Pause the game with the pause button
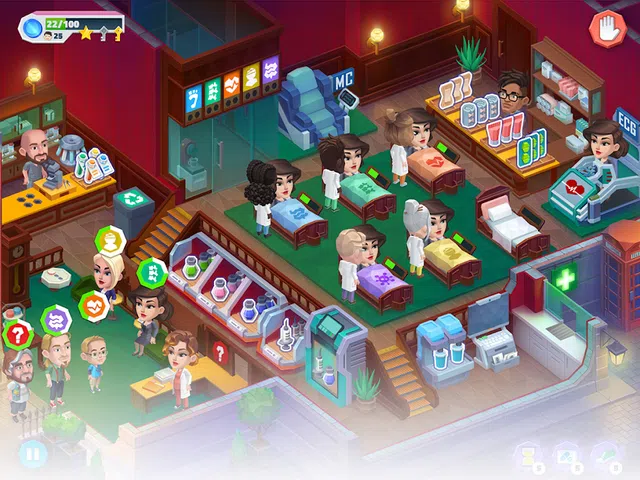This screenshot has height=480, width=640. click(33, 454)
